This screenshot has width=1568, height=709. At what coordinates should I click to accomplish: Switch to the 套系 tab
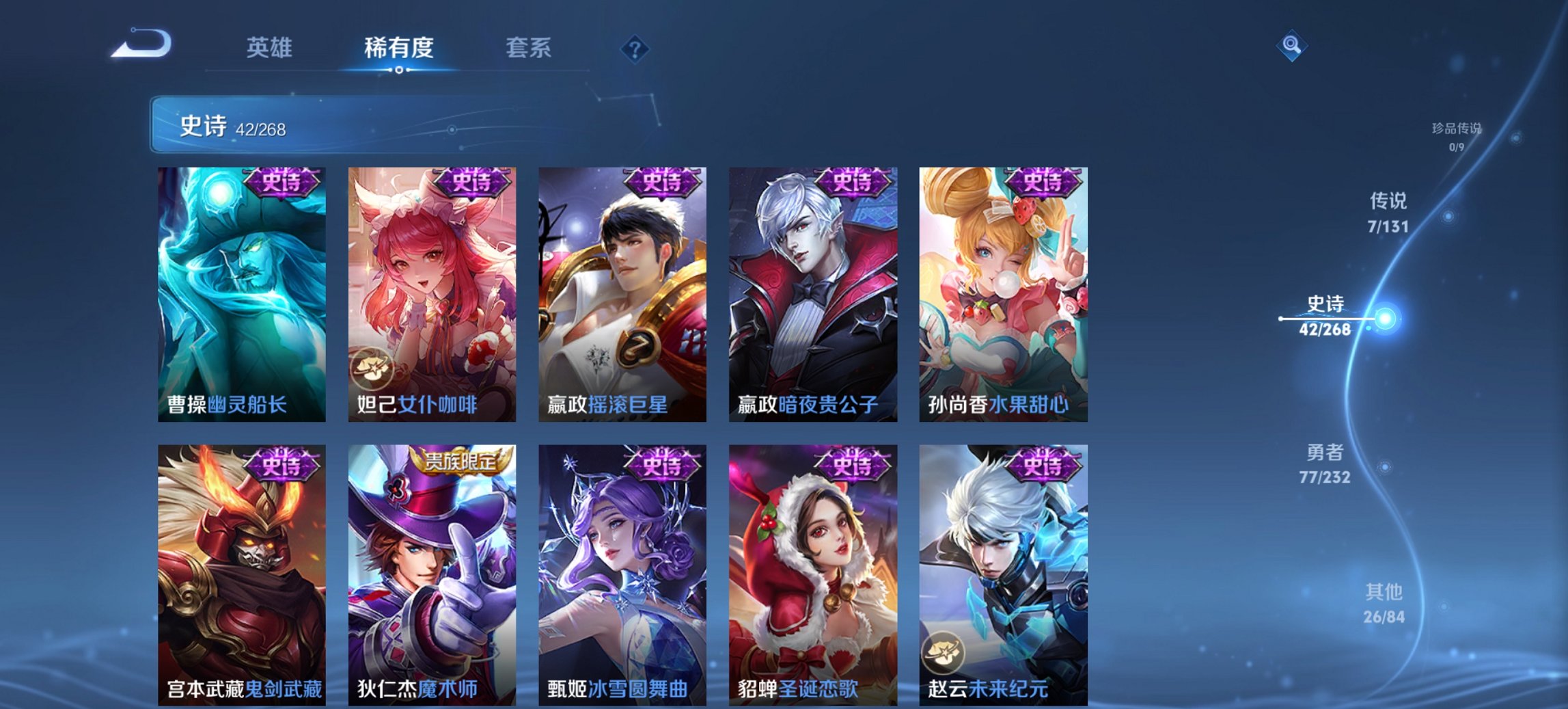click(x=528, y=48)
